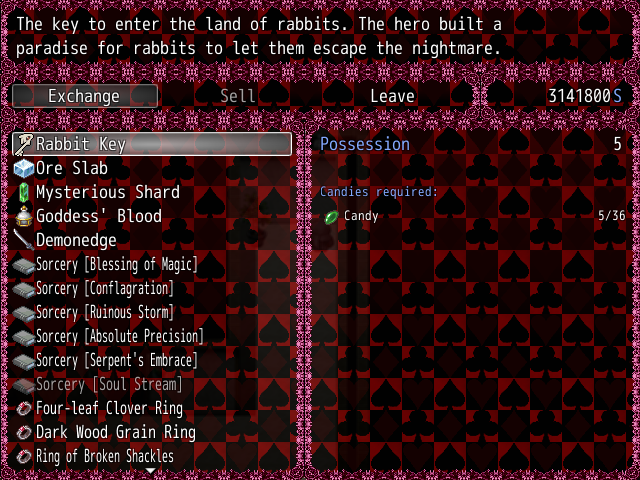Highlight the Demonedge weapon
640x480 pixels.
click(76, 240)
